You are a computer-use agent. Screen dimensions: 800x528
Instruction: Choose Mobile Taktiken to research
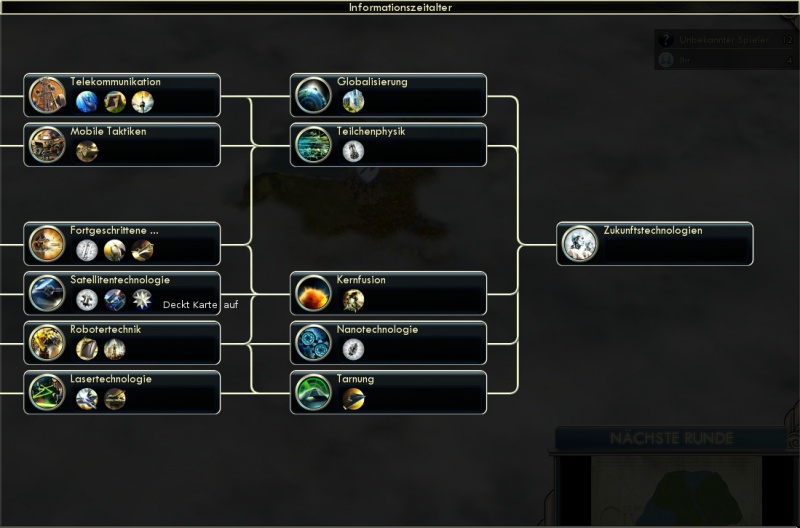click(122, 145)
